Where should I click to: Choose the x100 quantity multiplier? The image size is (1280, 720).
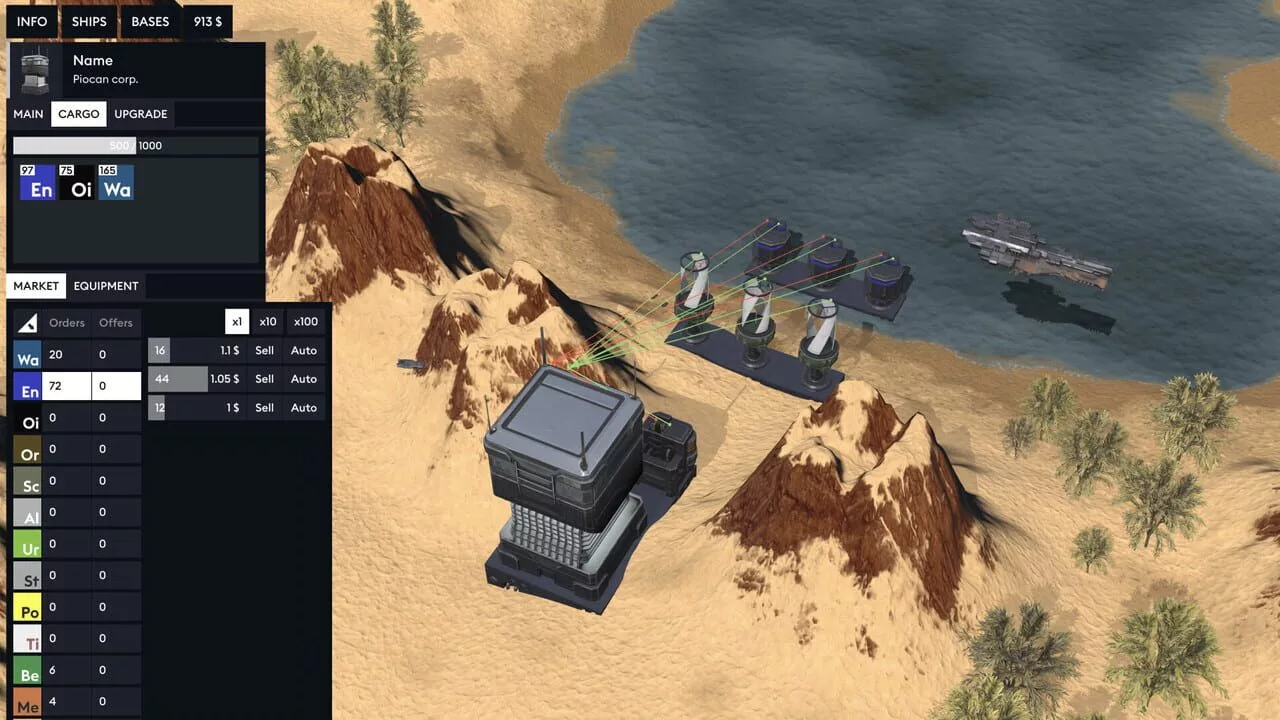click(306, 322)
